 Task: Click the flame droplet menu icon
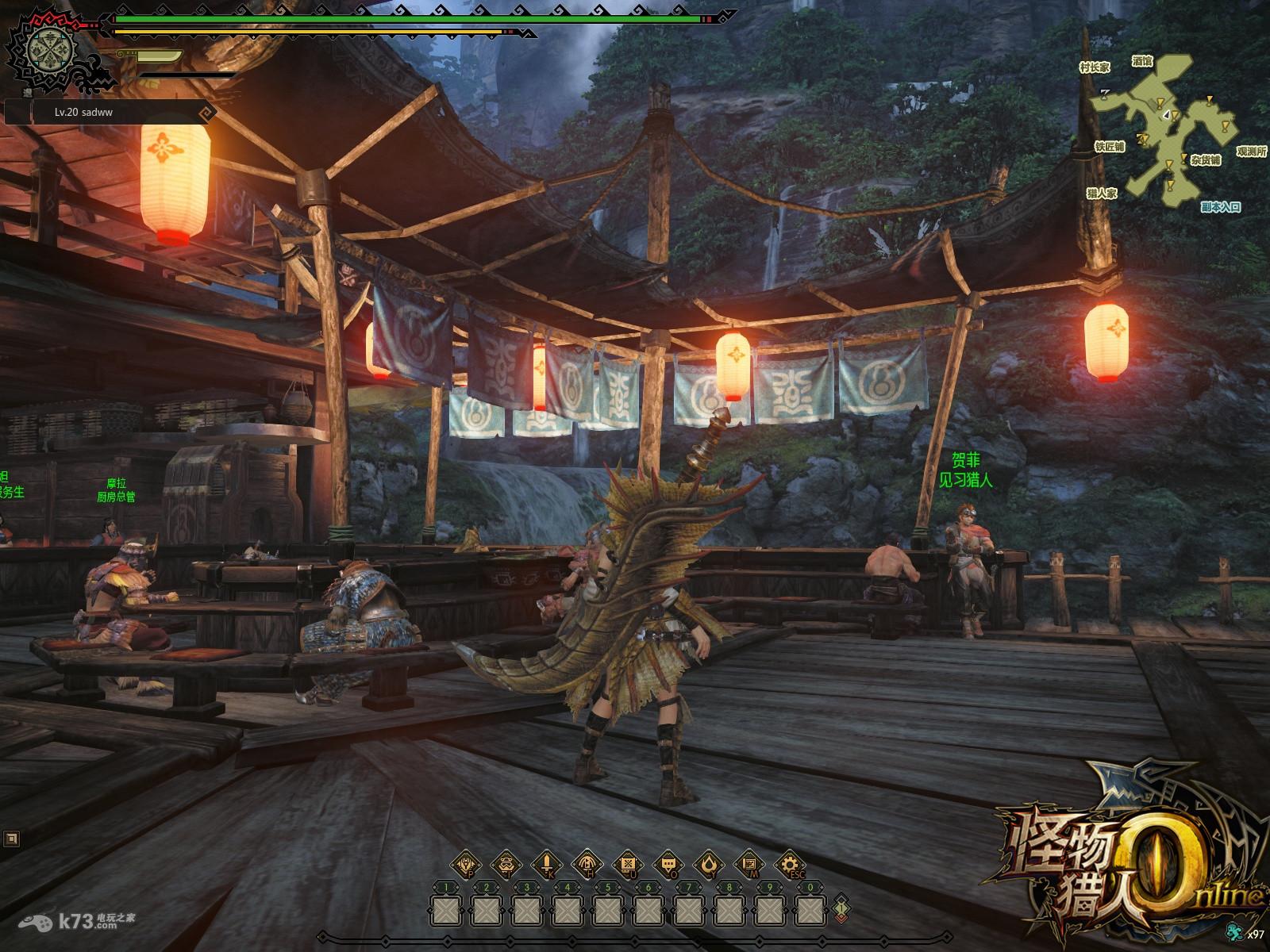coord(708,865)
